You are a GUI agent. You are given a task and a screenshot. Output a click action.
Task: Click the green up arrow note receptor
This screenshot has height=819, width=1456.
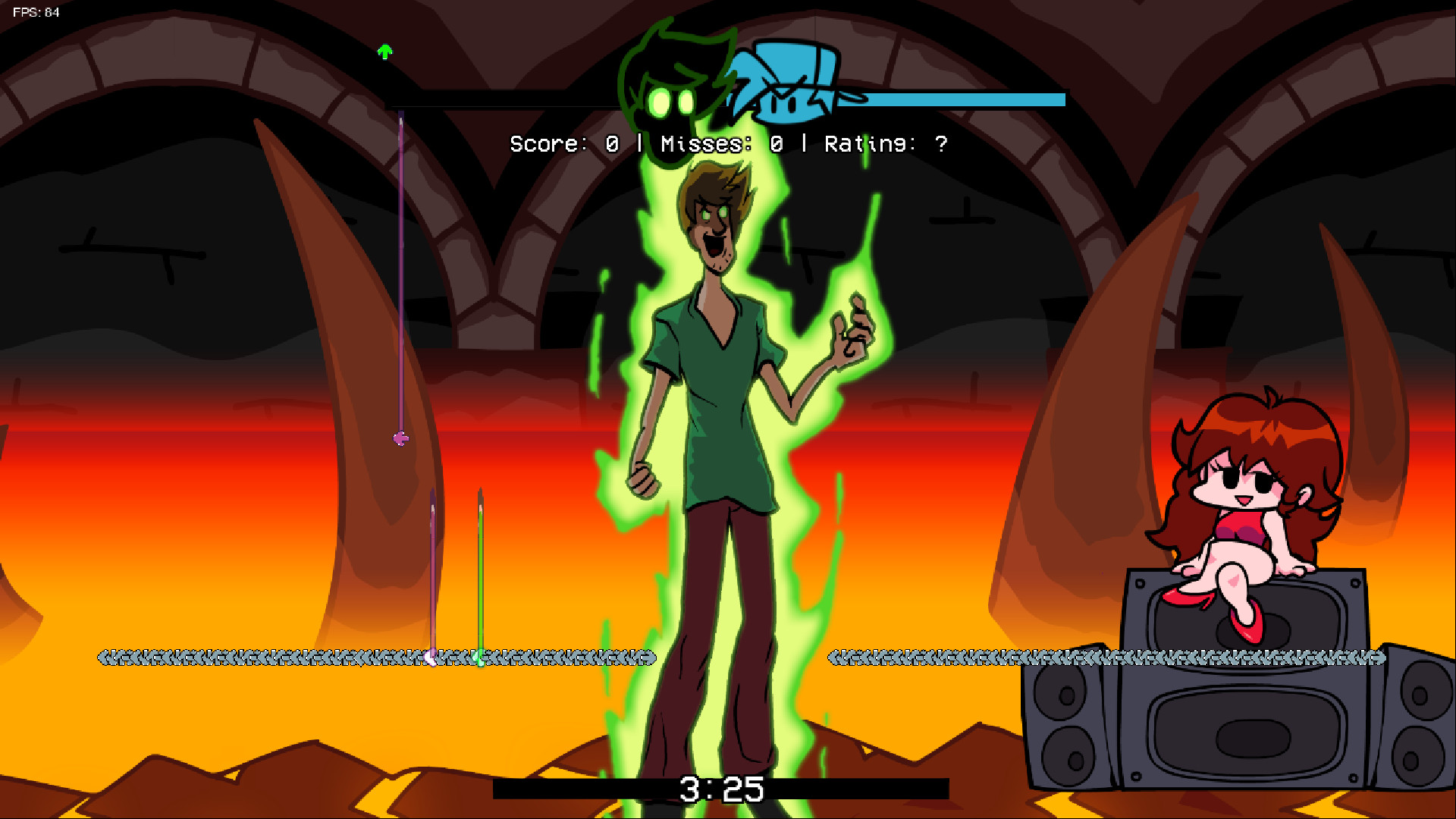click(x=385, y=51)
